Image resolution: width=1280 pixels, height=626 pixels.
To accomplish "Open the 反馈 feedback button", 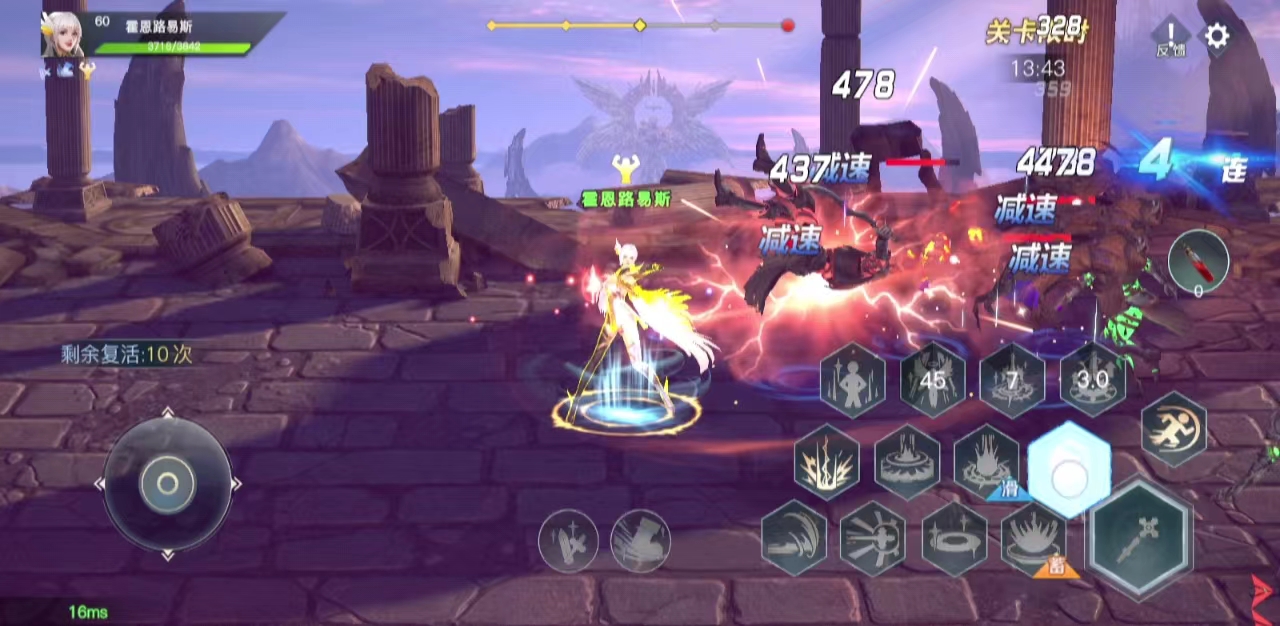I will tap(1170, 37).
